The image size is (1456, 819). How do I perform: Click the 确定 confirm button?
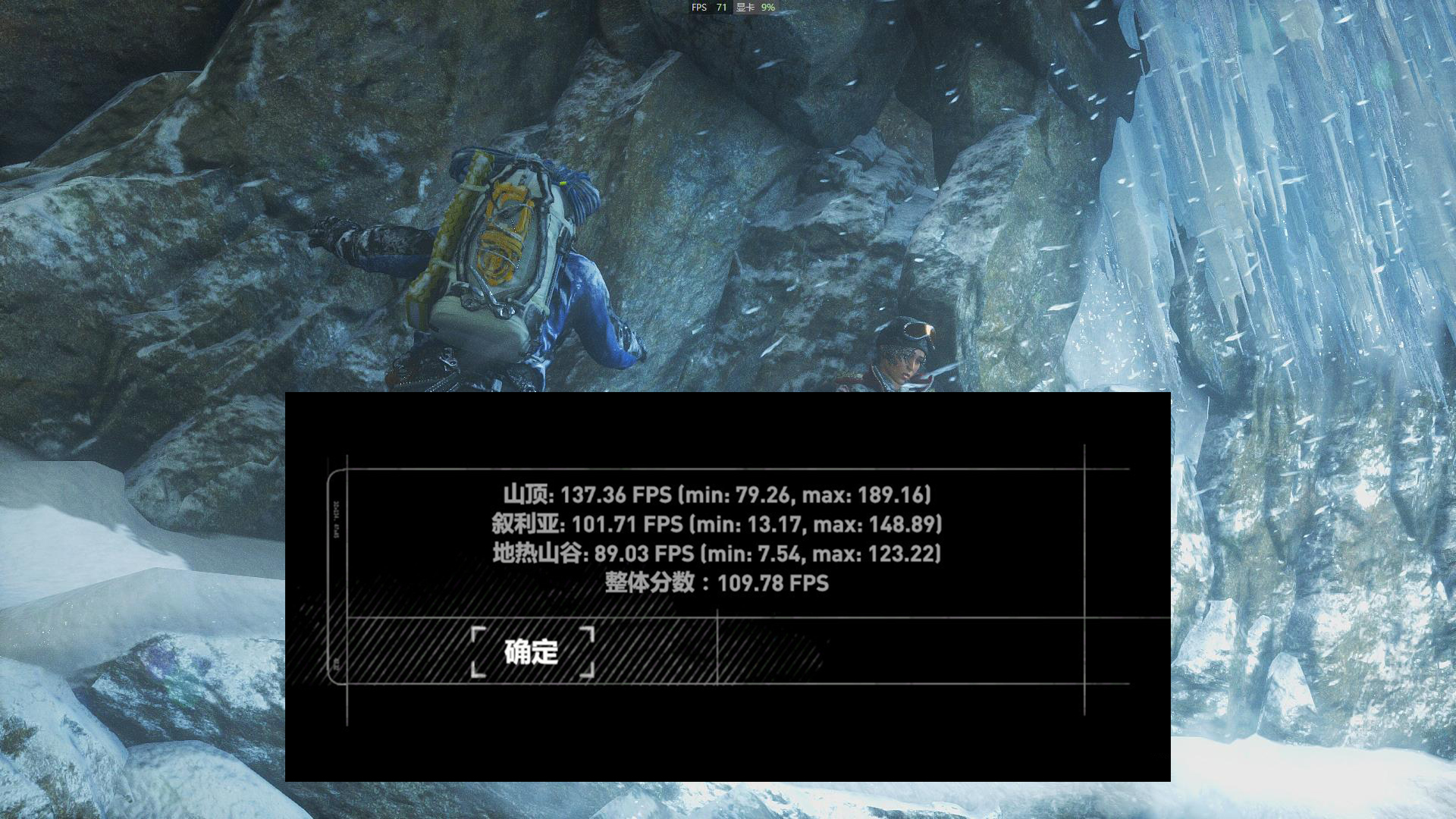point(531,653)
